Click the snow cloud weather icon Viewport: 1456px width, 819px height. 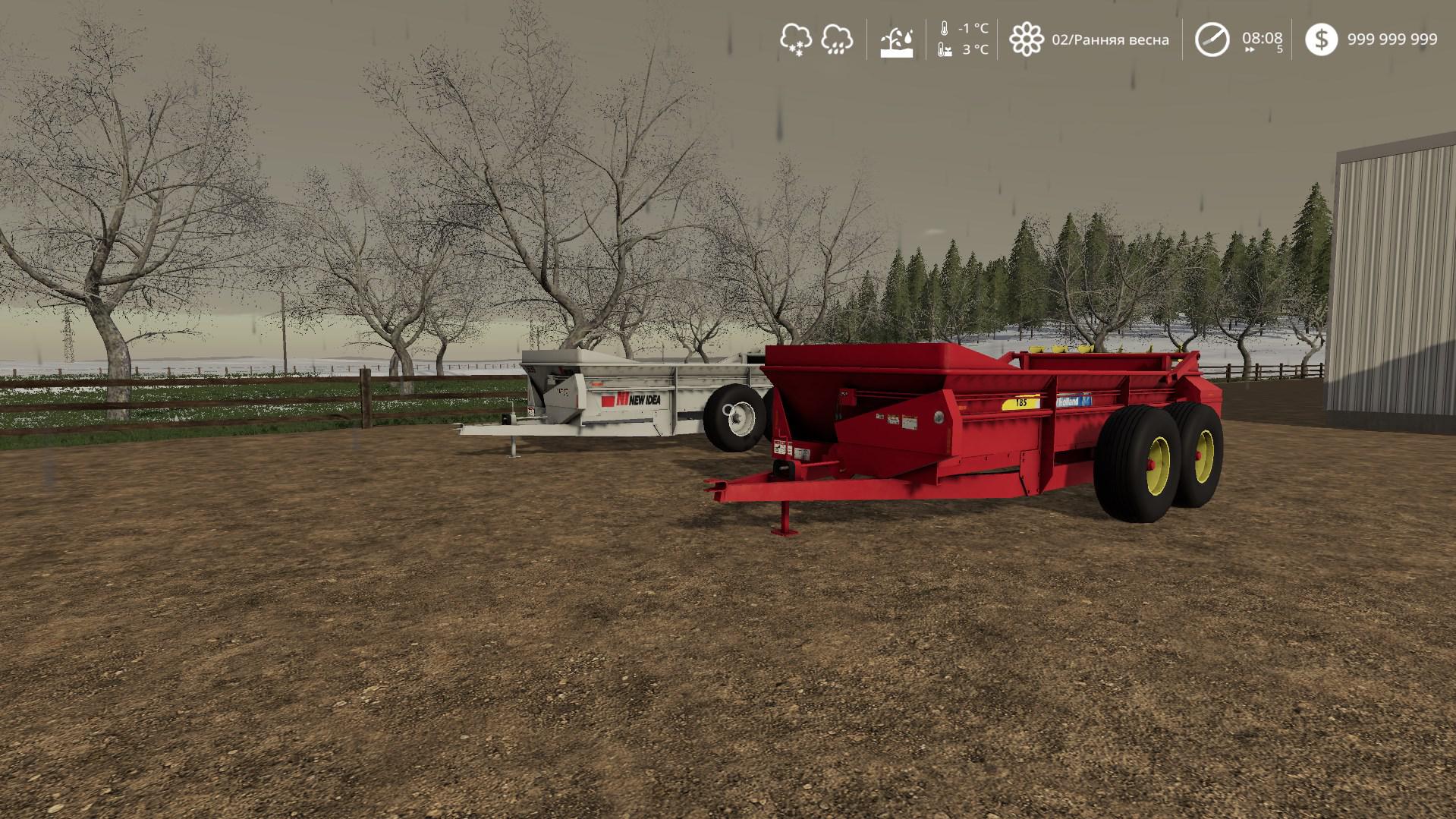point(795,39)
